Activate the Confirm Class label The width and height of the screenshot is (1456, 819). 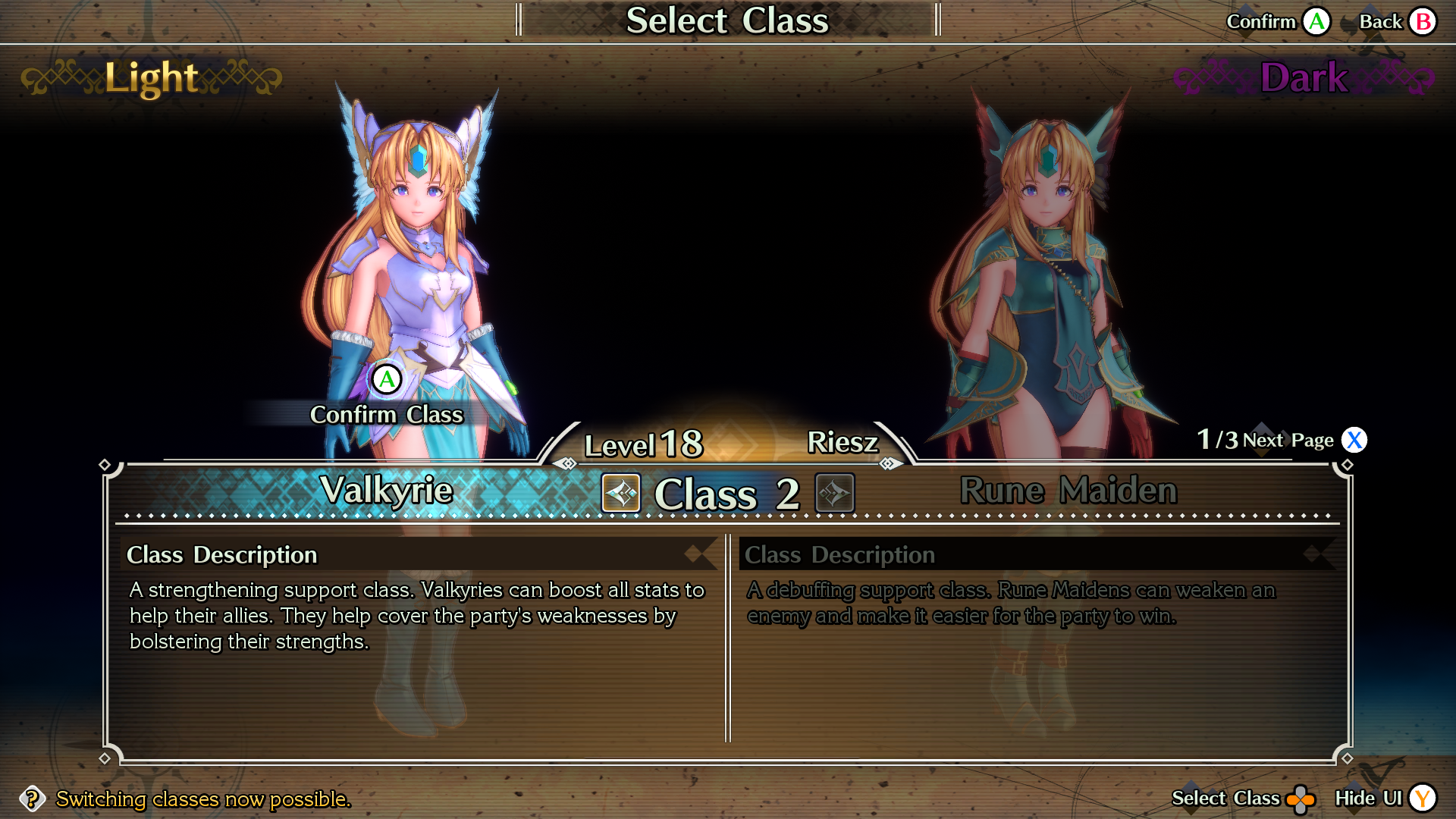tap(386, 415)
